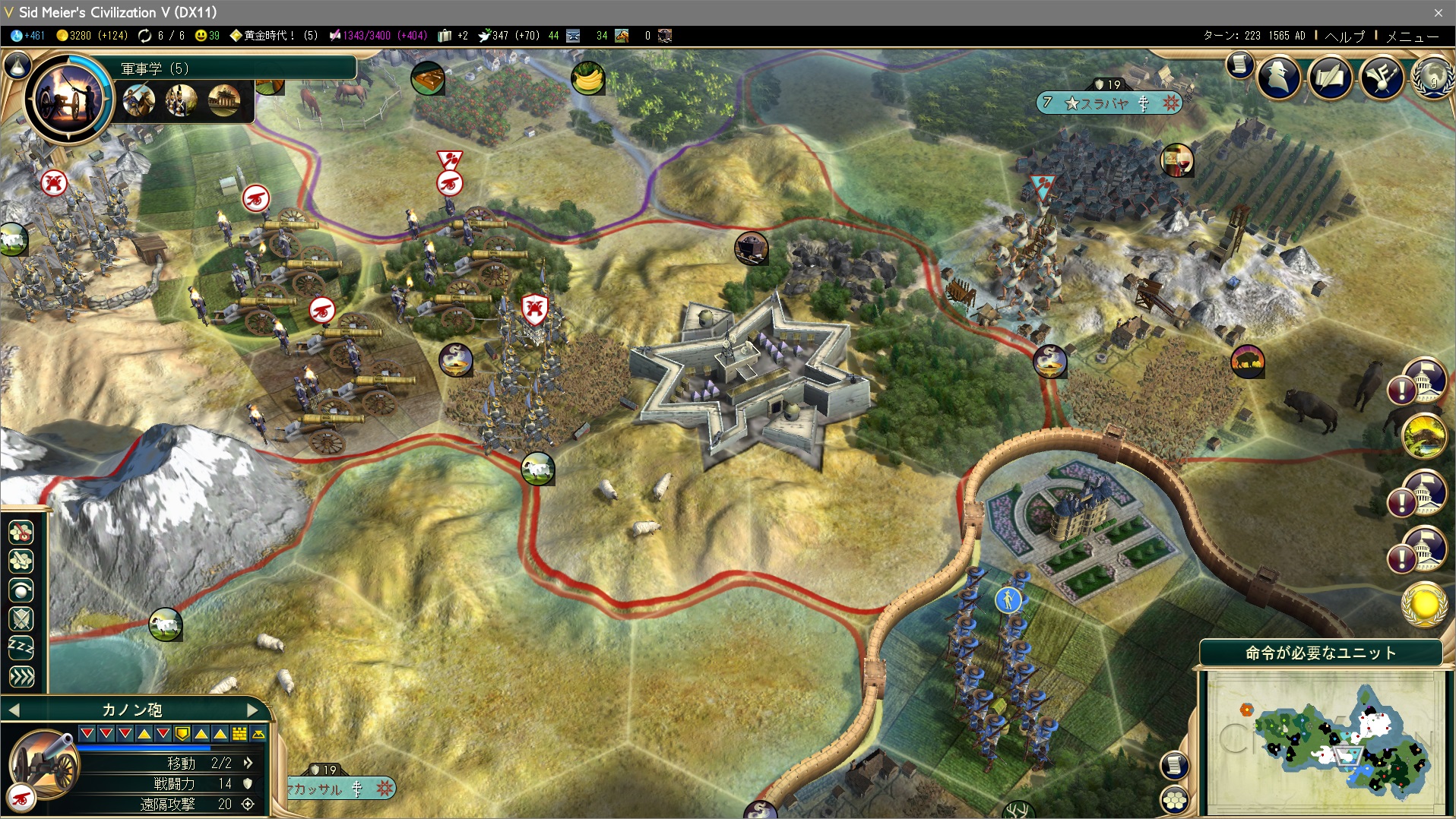Close the Civilization V window
This screenshot has width=1456, height=819.
click(x=1438, y=12)
